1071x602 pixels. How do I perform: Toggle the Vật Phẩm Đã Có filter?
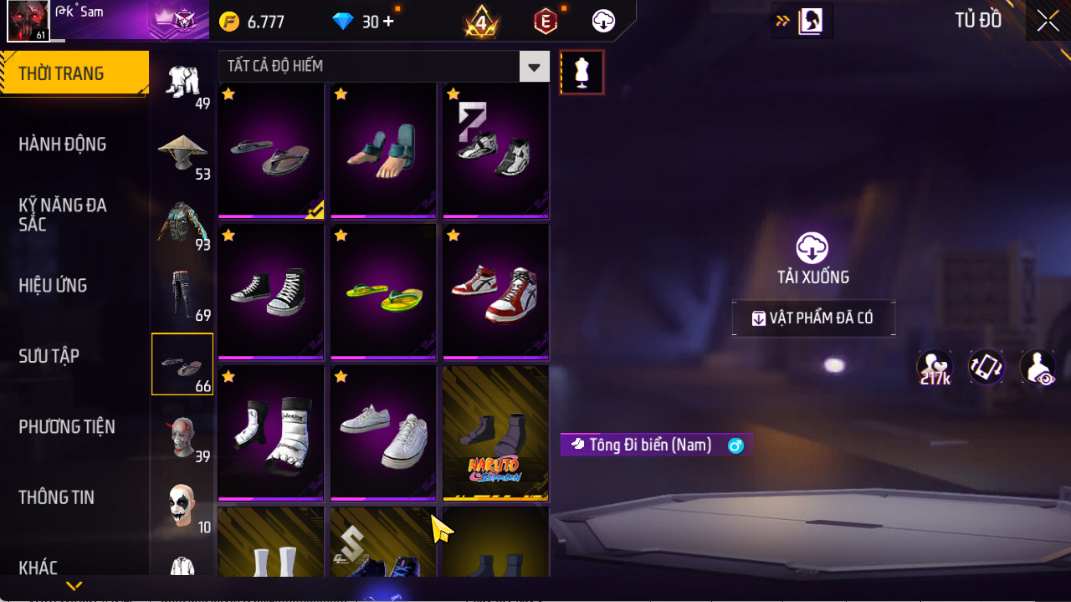[x=813, y=318]
